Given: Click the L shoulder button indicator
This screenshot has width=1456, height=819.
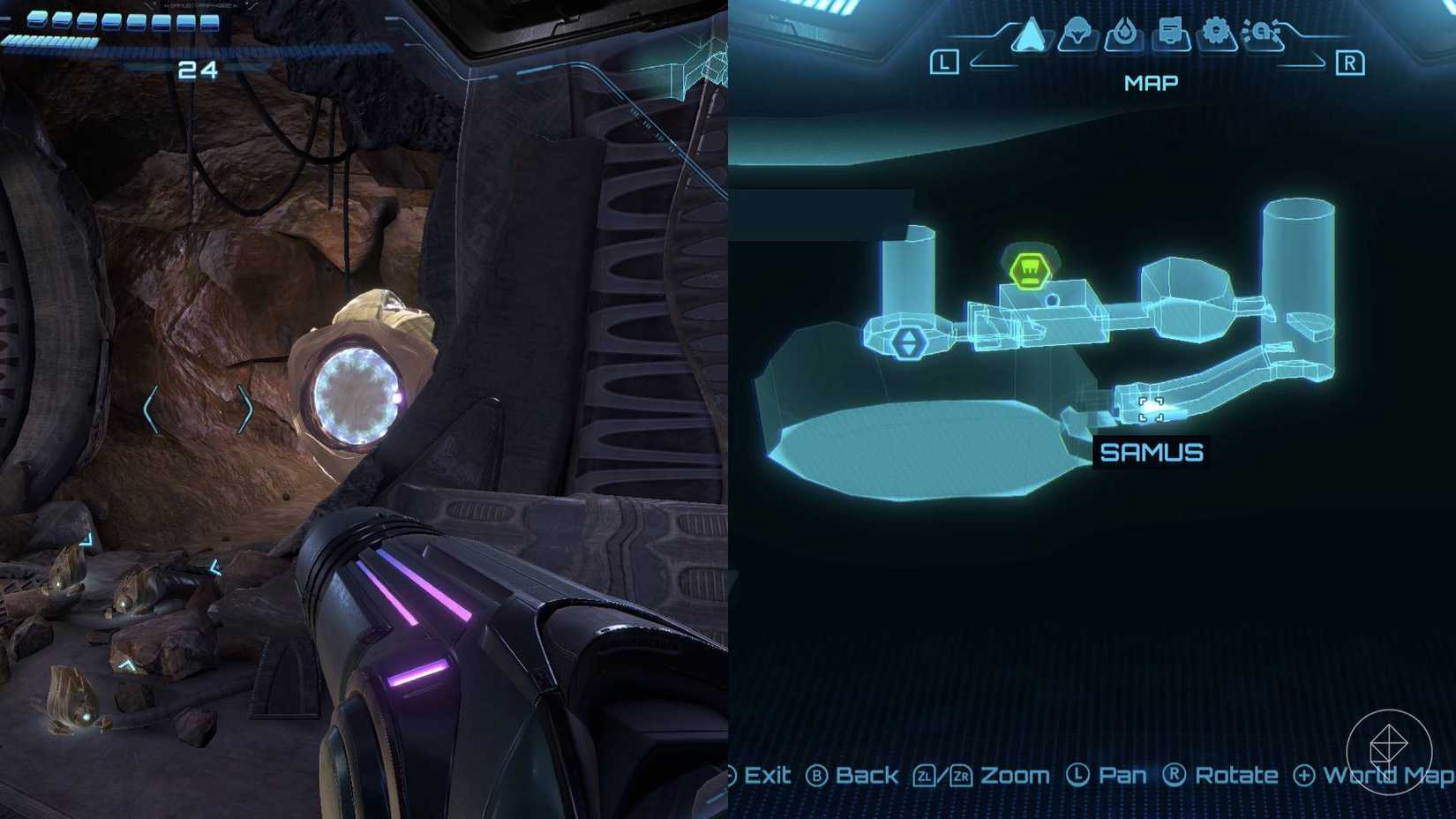Looking at the screenshot, I should coord(943,60).
